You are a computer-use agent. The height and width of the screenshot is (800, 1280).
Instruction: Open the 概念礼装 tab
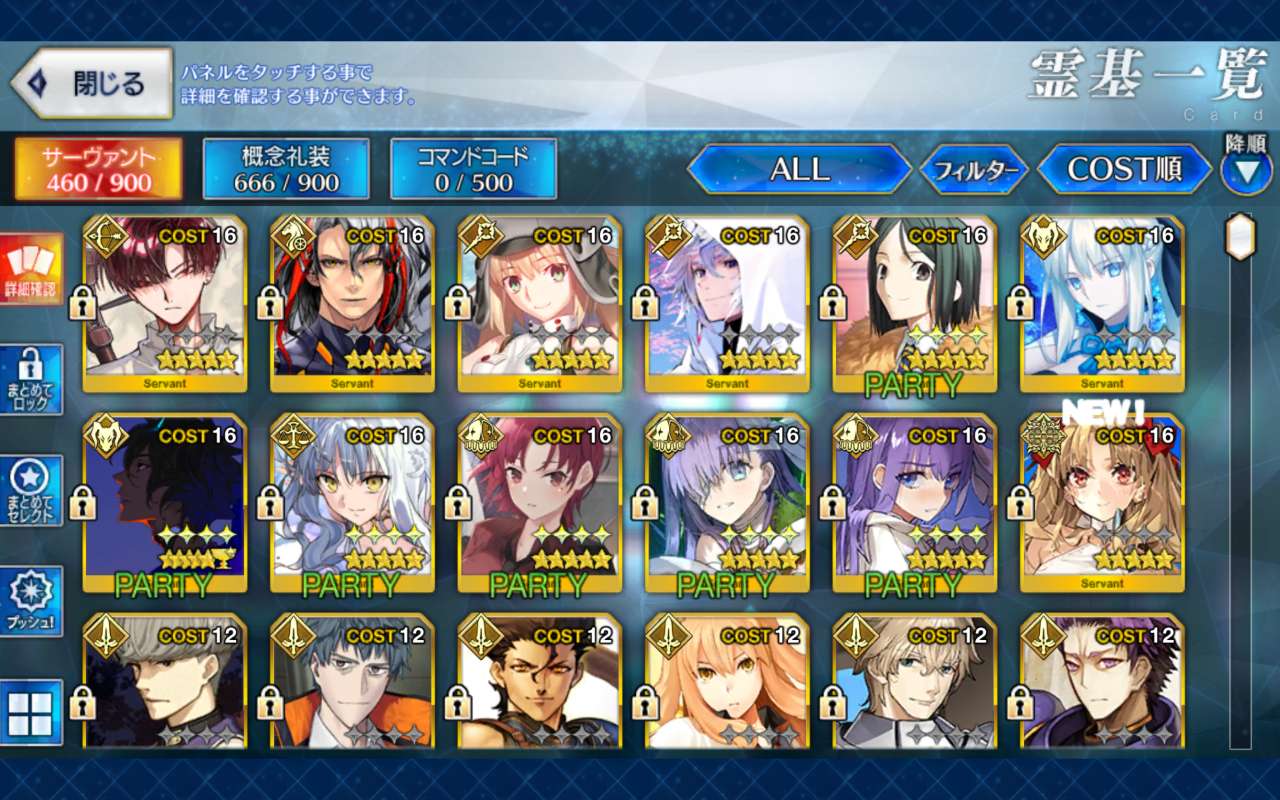point(286,169)
